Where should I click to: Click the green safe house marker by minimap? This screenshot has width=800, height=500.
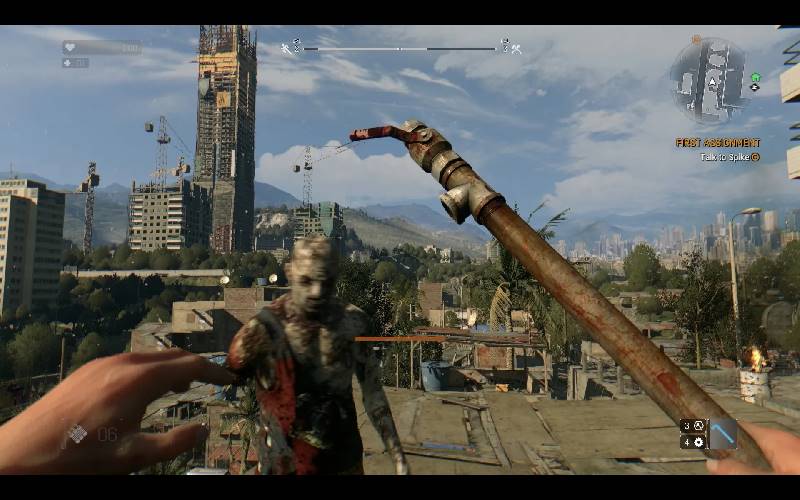[755, 76]
